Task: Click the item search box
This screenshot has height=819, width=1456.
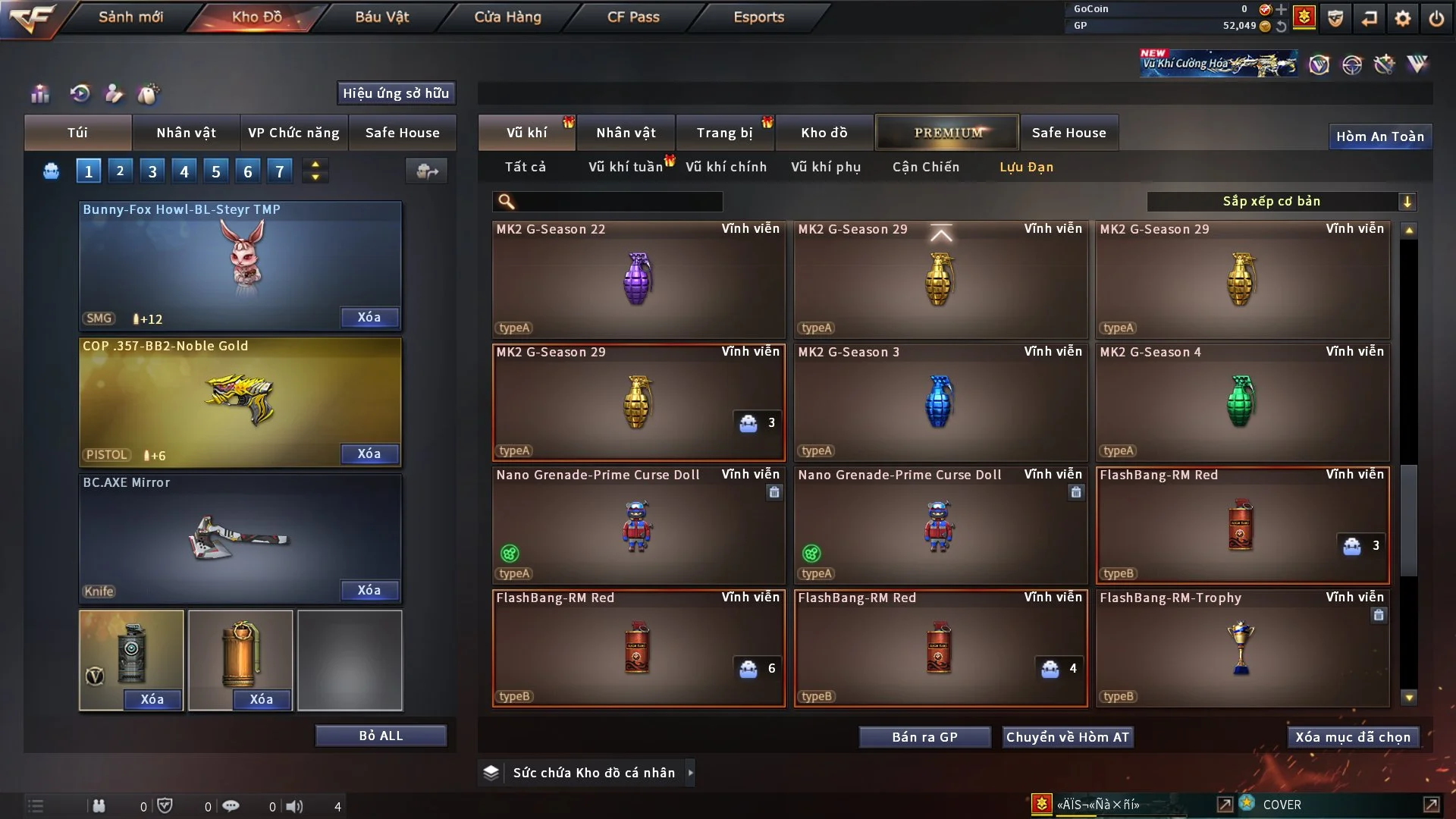Action: click(x=618, y=202)
